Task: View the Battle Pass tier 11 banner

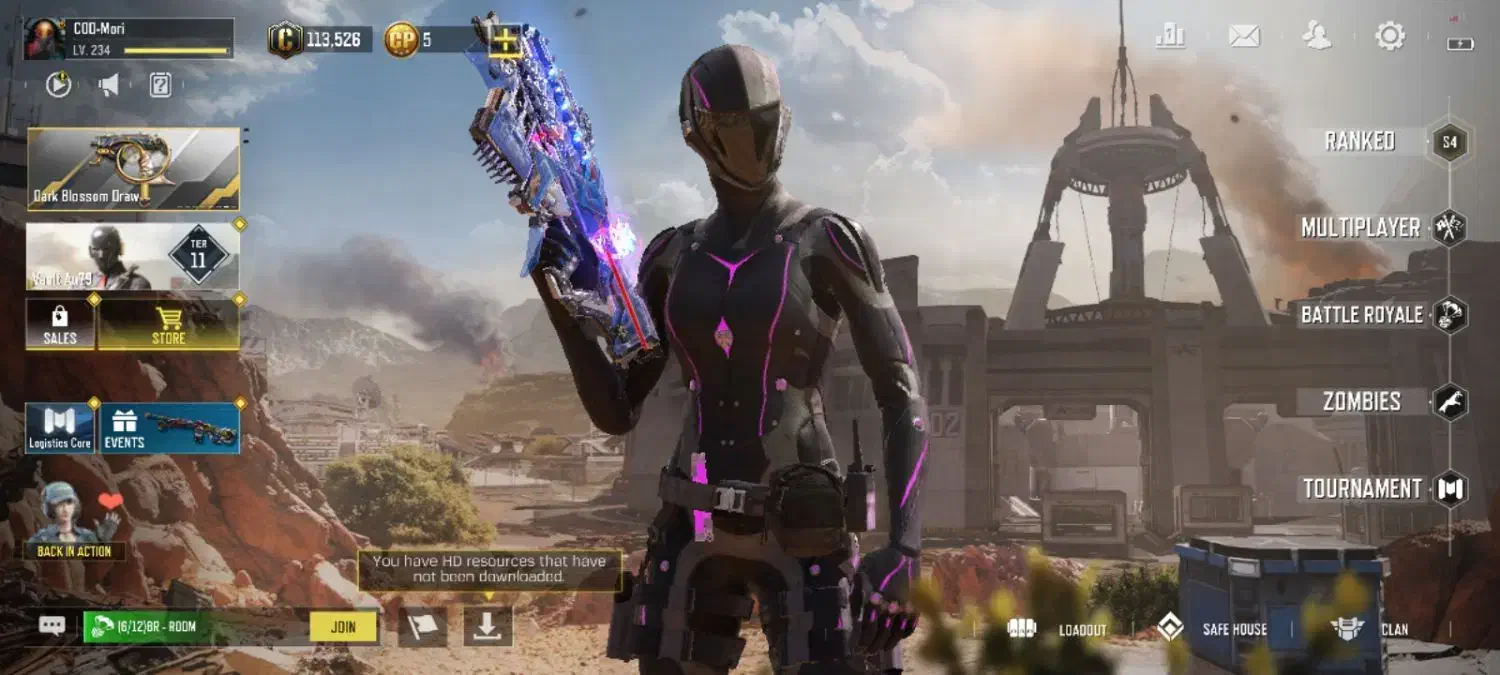Action: point(133,256)
